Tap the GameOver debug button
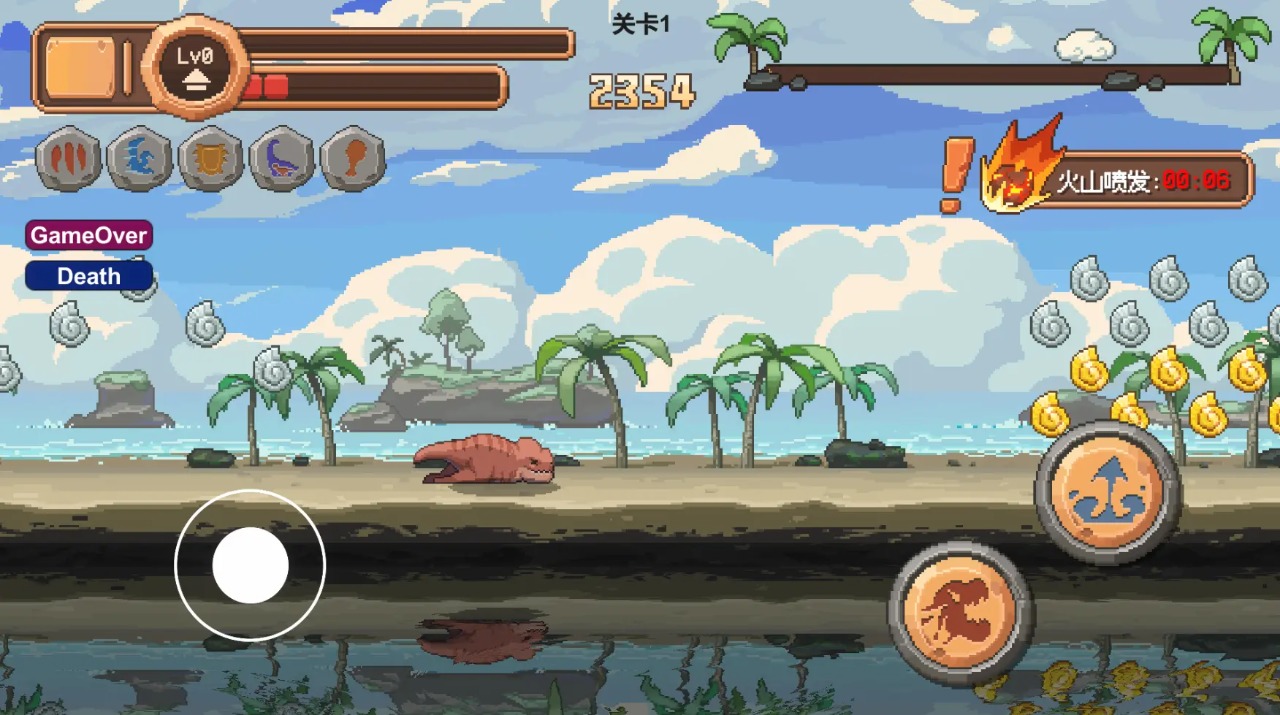The image size is (1280, 715). pos(88,236)
